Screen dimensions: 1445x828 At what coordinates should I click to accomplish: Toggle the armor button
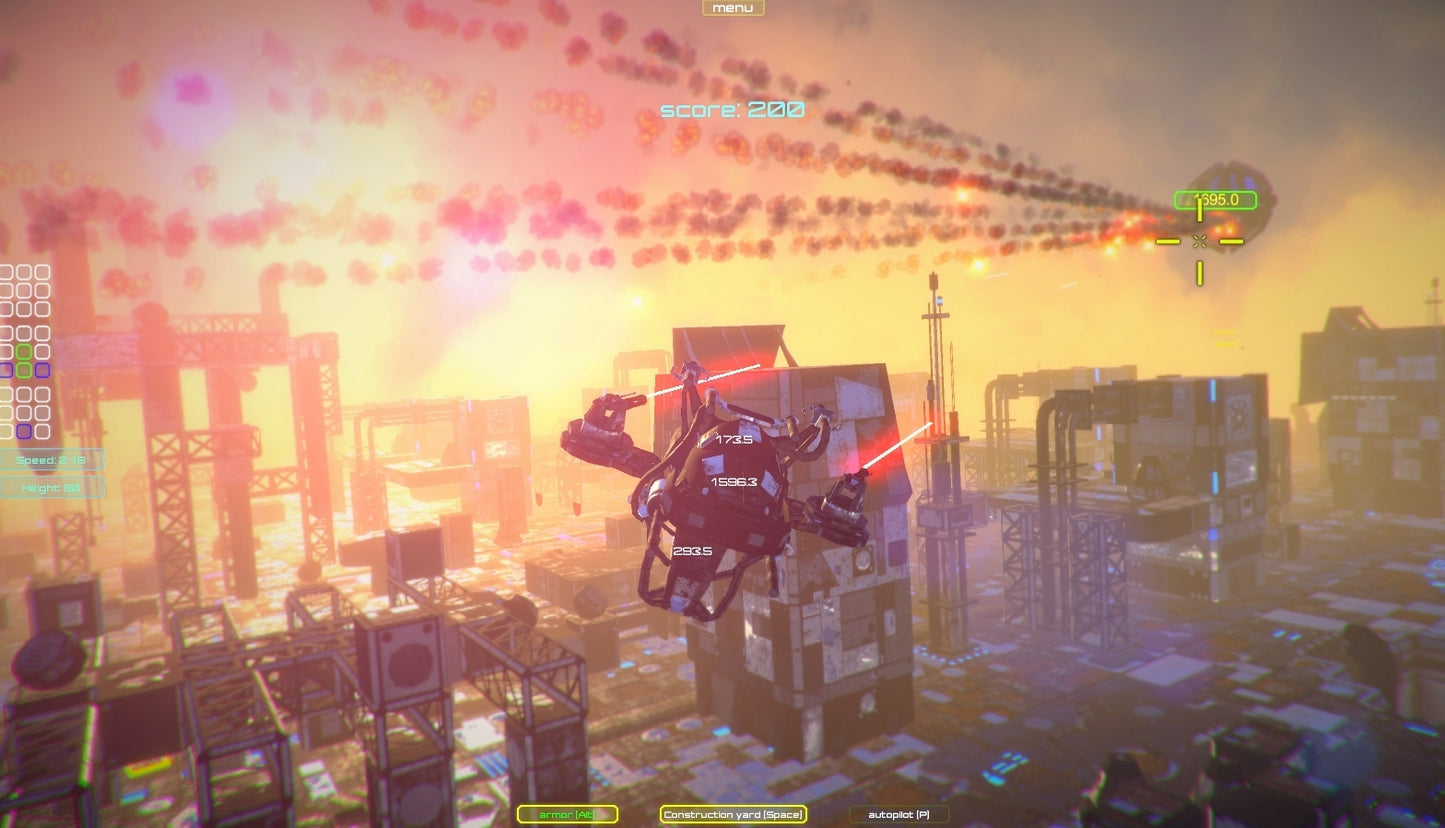567,814
